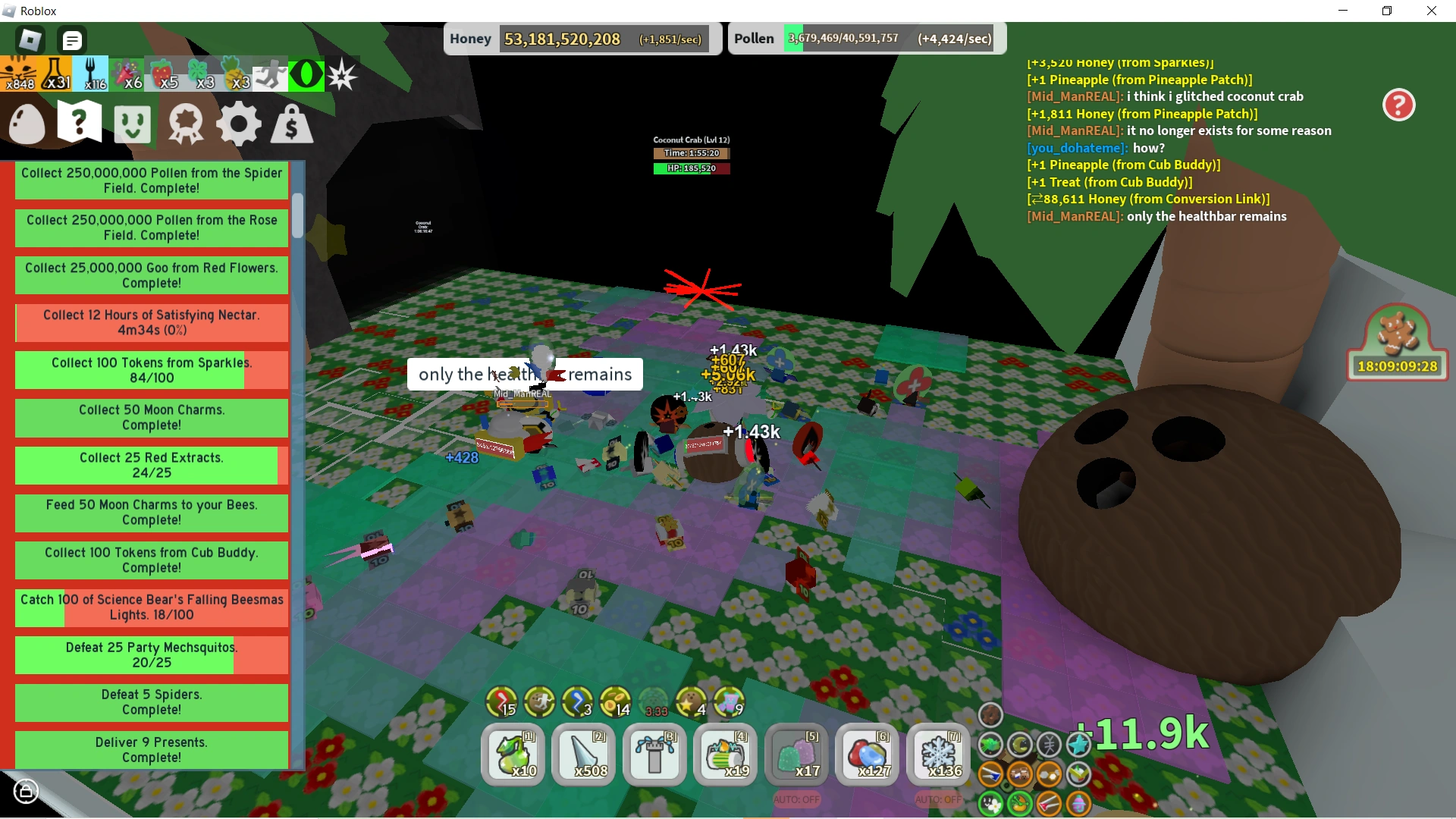Open the badges ribbon icon
The image size is (1456, 819).
(x=185, y=123)
